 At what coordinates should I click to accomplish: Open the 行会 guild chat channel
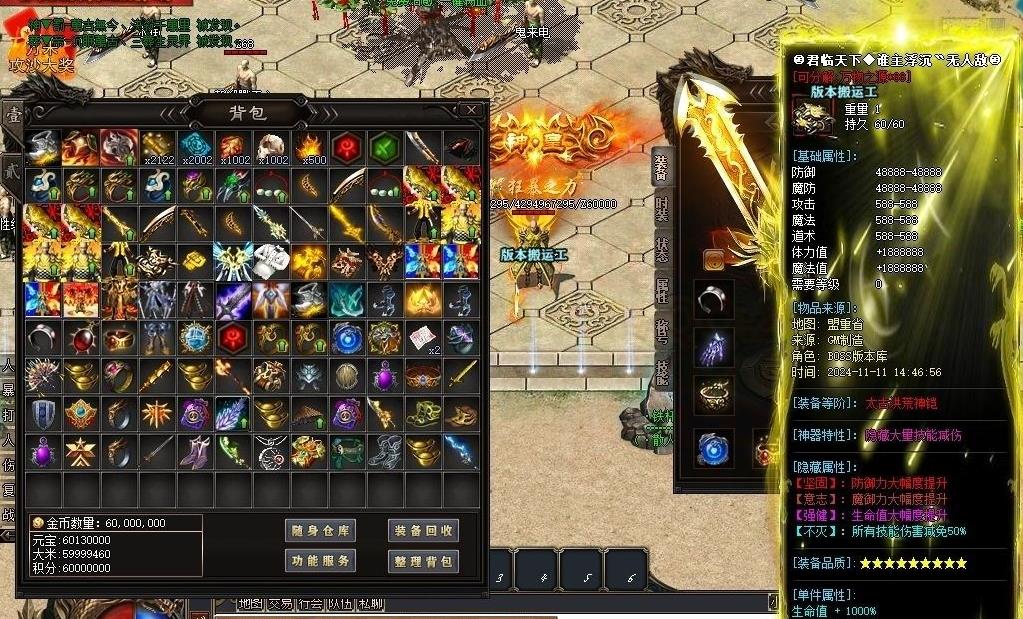(310, 604)
